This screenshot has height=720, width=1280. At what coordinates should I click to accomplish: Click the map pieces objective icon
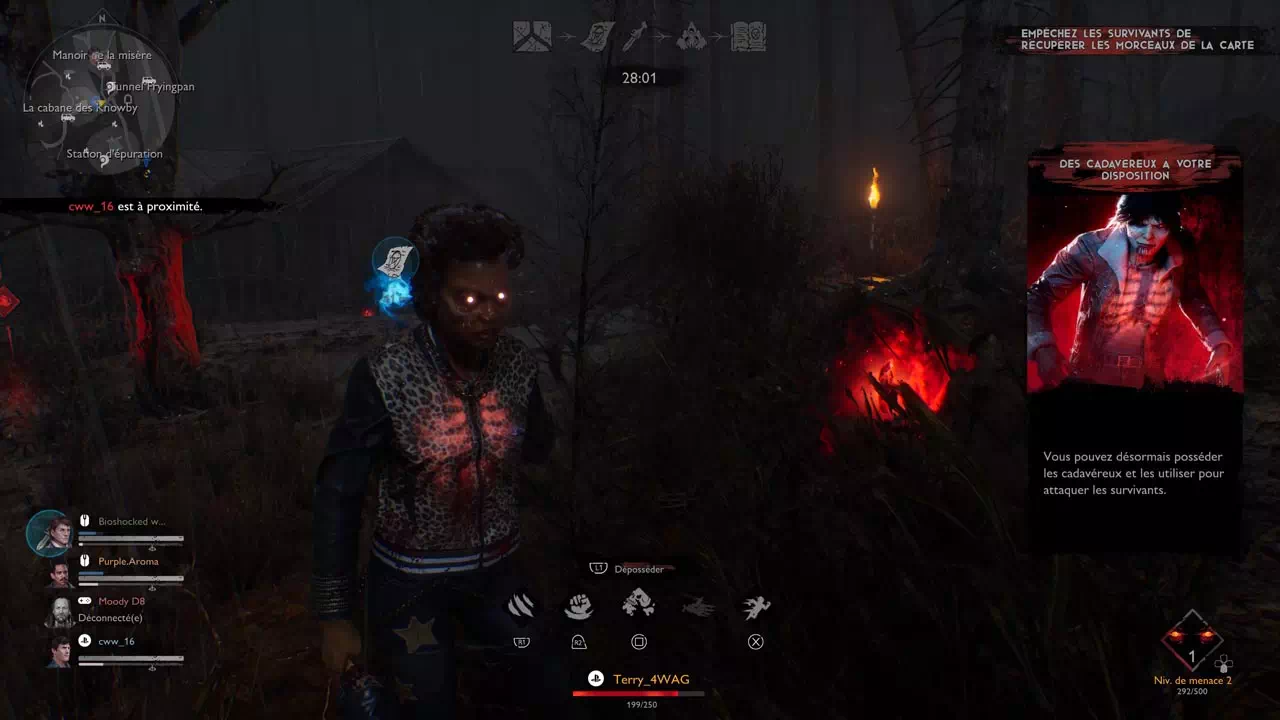(532, 37)
